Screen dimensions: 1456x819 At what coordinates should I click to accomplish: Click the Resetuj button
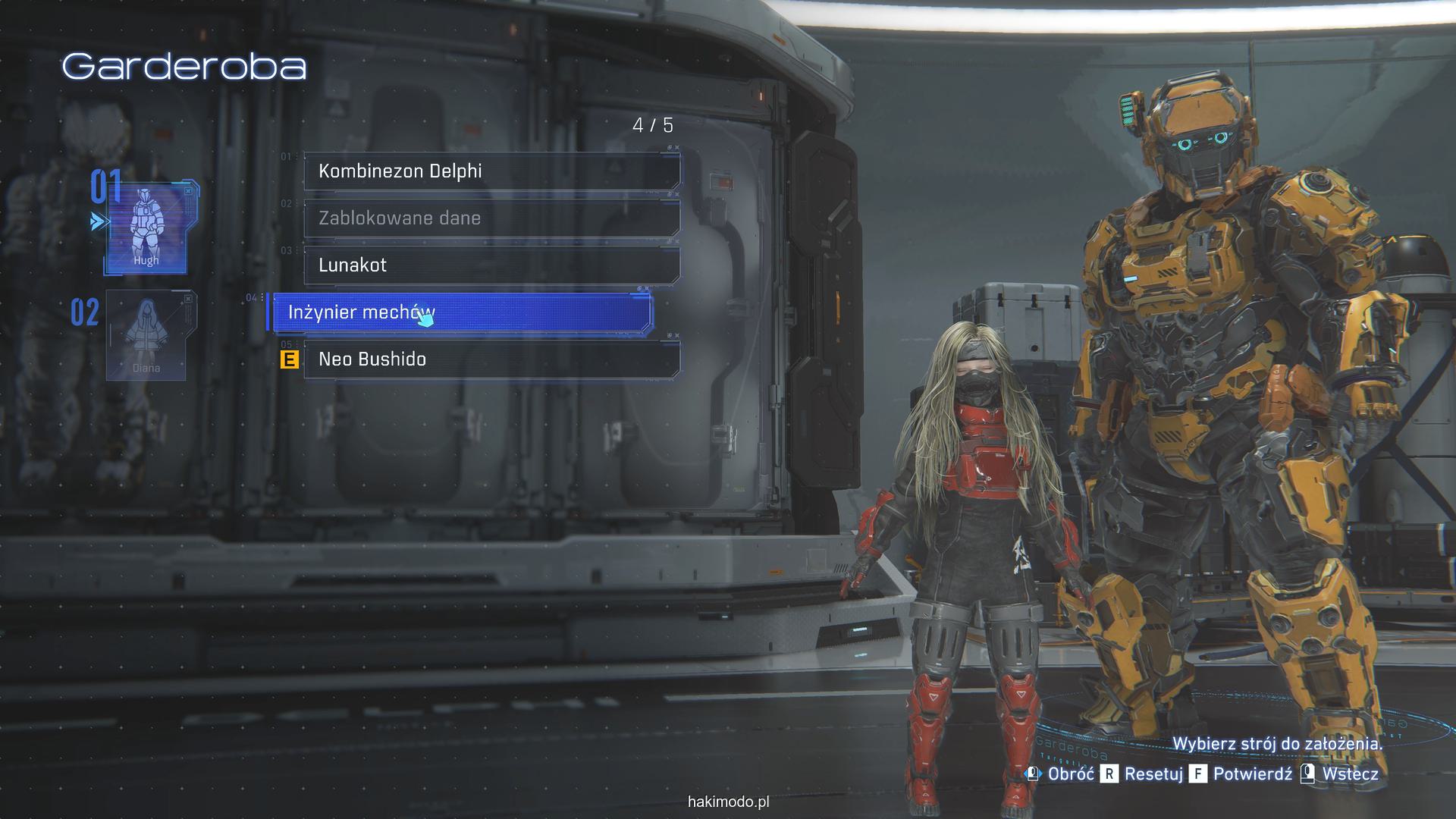point(1143,773)
